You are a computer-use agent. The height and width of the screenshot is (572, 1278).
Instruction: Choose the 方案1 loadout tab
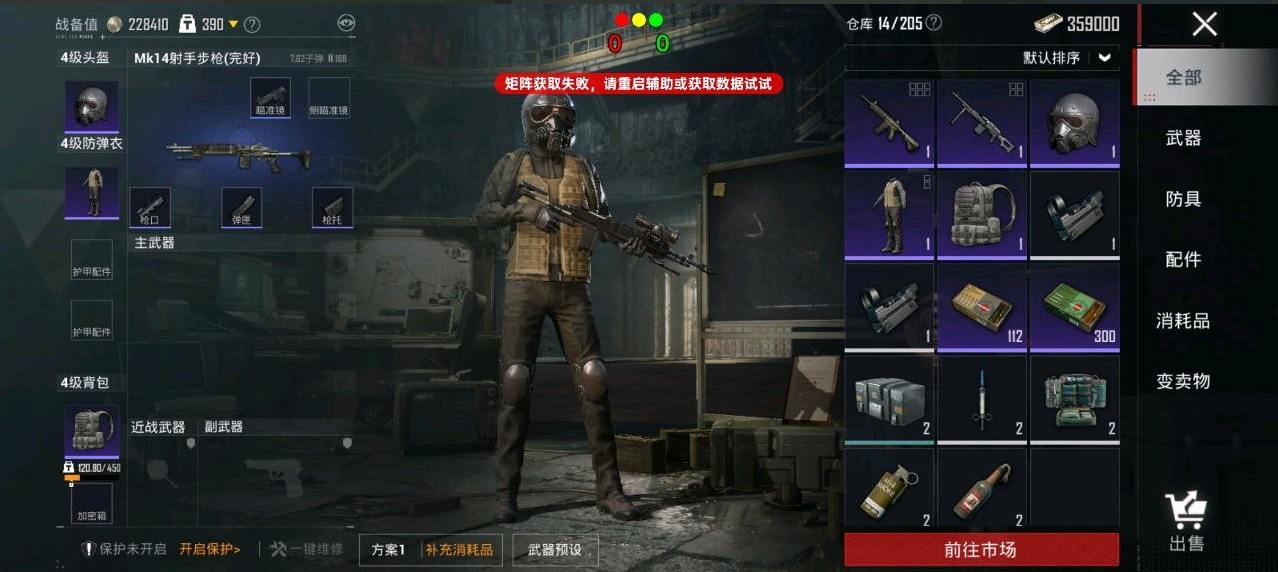pos(389,550)
